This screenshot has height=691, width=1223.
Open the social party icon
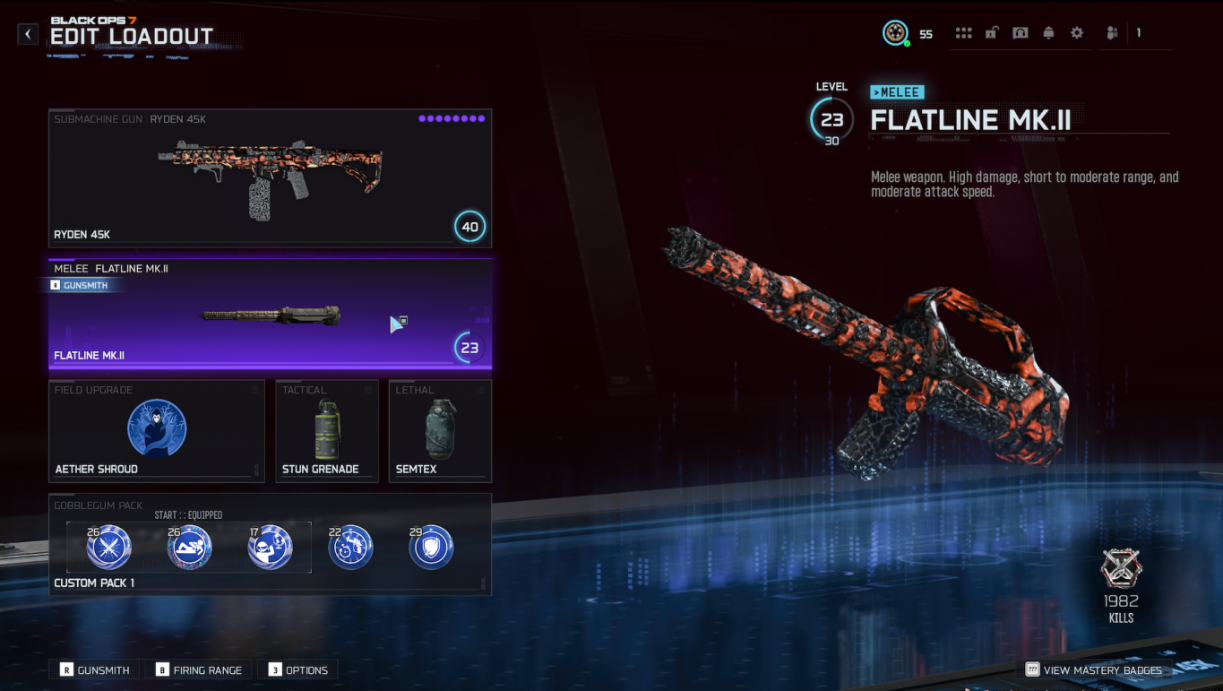point(1112,33)
